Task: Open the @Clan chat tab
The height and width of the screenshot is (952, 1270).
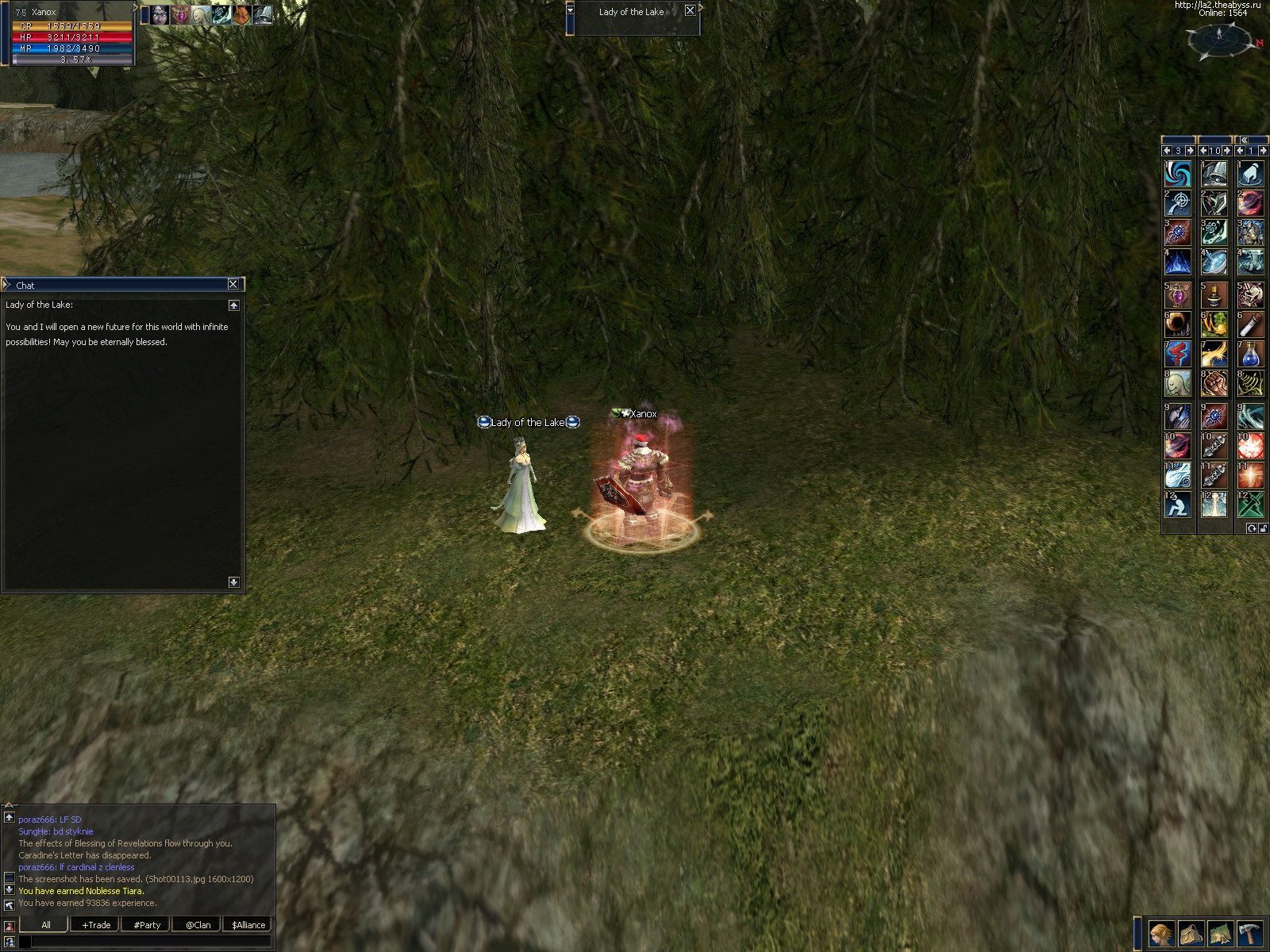Action: pos(198,925)
